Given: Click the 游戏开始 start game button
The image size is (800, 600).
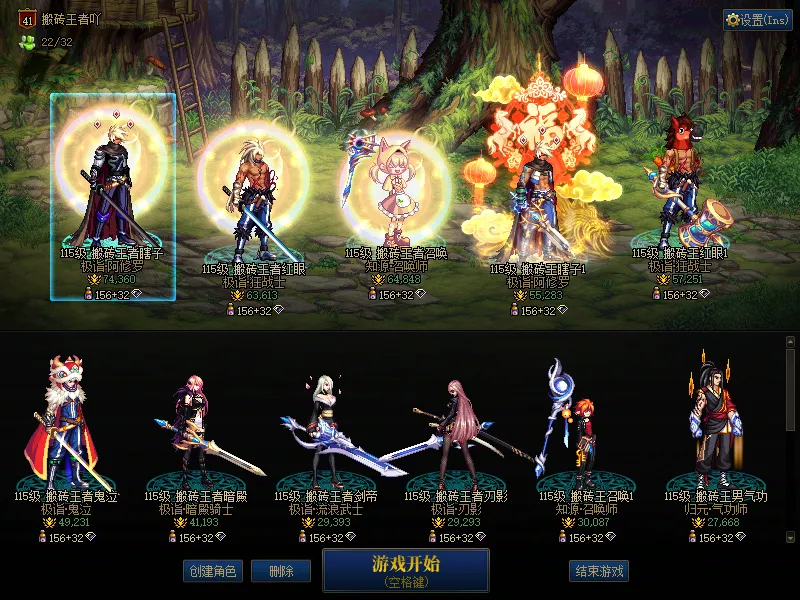Looking at the screenshot, I should (x=405, y=569).
